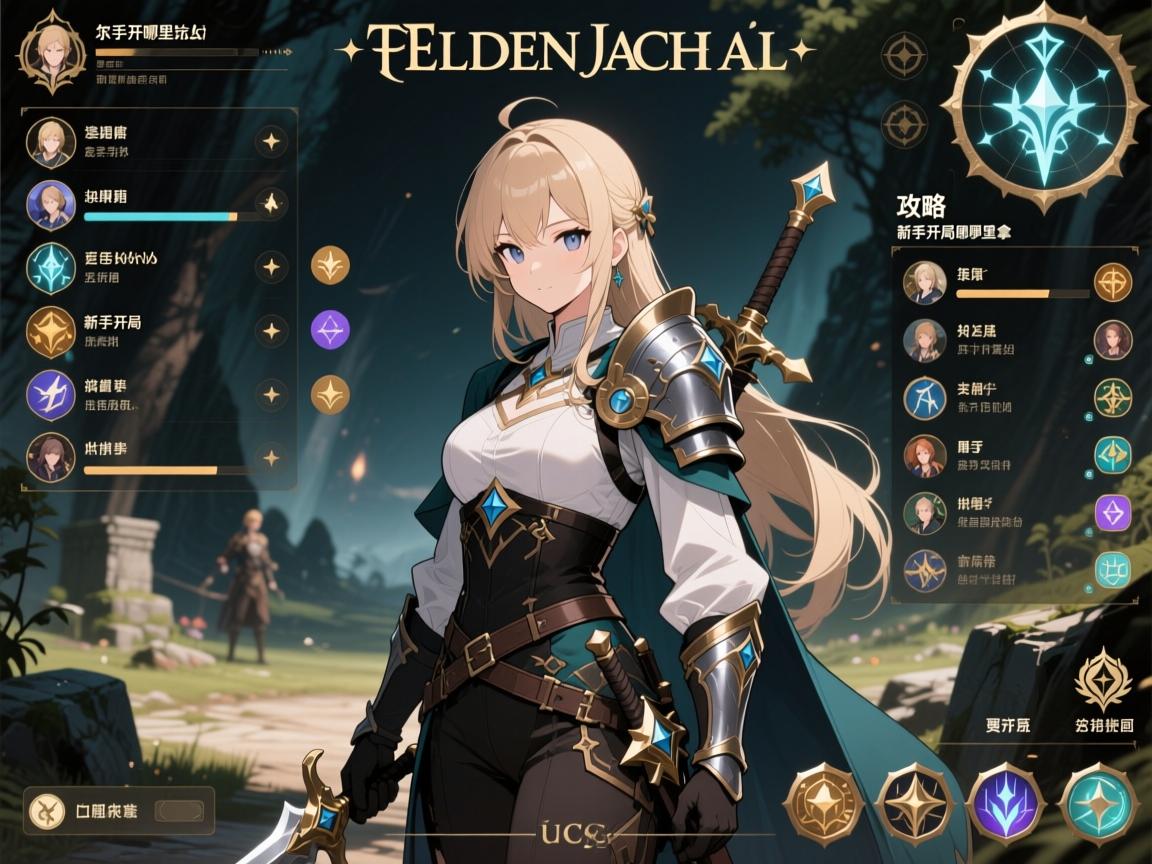Select the blue and gold star emblem row
The width and height of the screenshot is (1152, 864).
(924, 569)
